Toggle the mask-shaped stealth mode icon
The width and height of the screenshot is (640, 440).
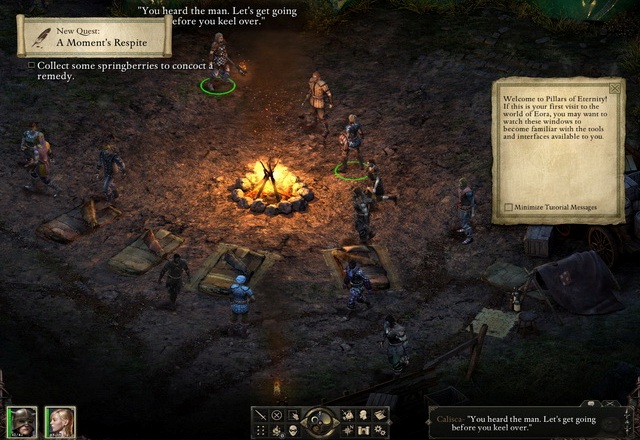click(294, 430)
